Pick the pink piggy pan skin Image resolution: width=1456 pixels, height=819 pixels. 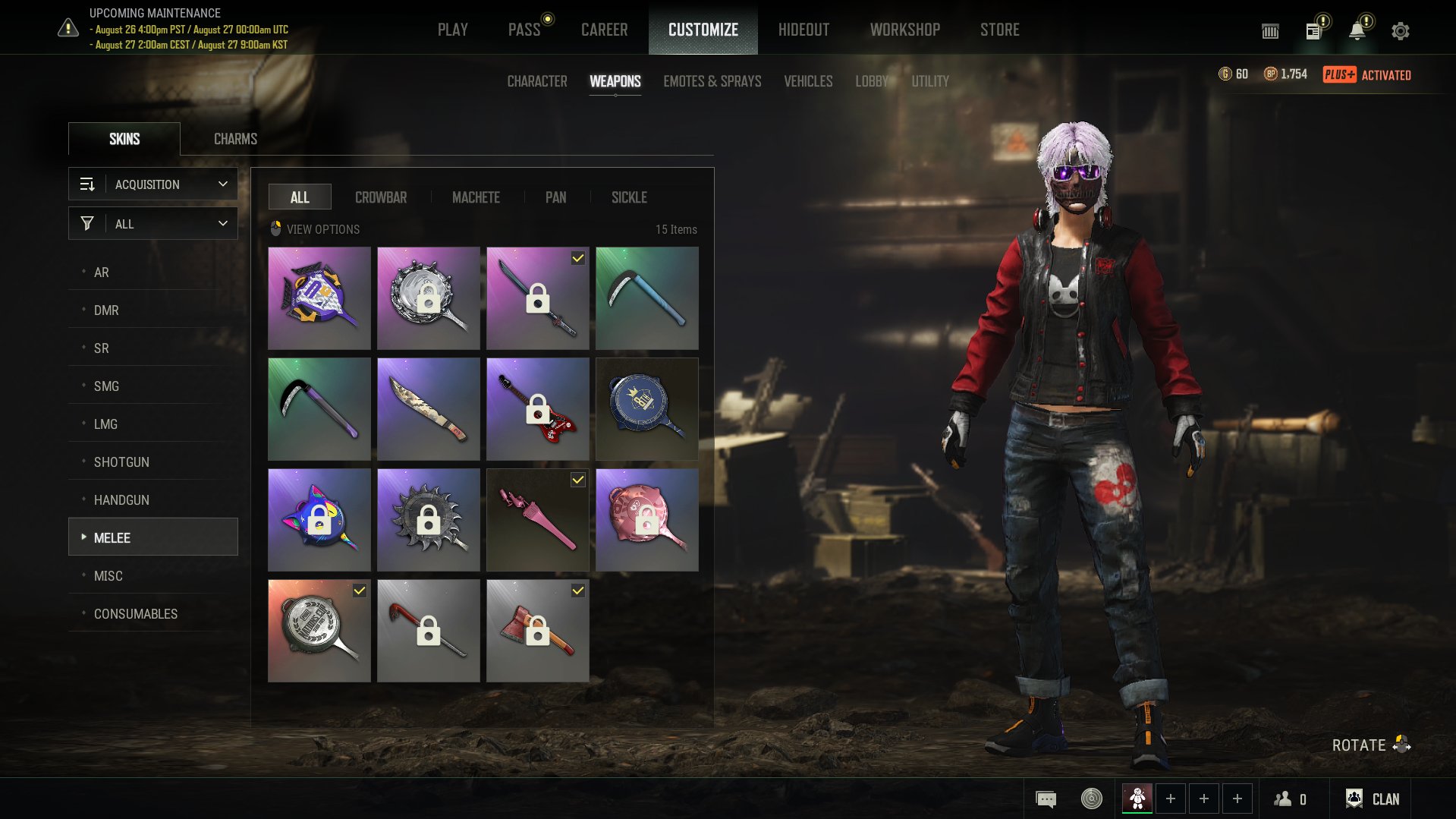pos(646,520)
